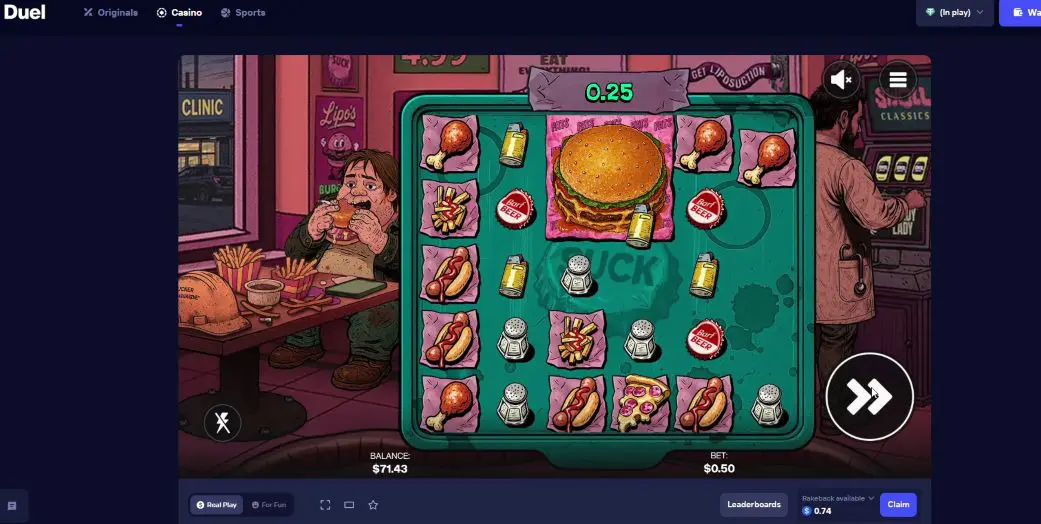Screen dimensions: 1041x524
Task: Toggle the muted sound speaker icon
Action: [x=842, y=79]
